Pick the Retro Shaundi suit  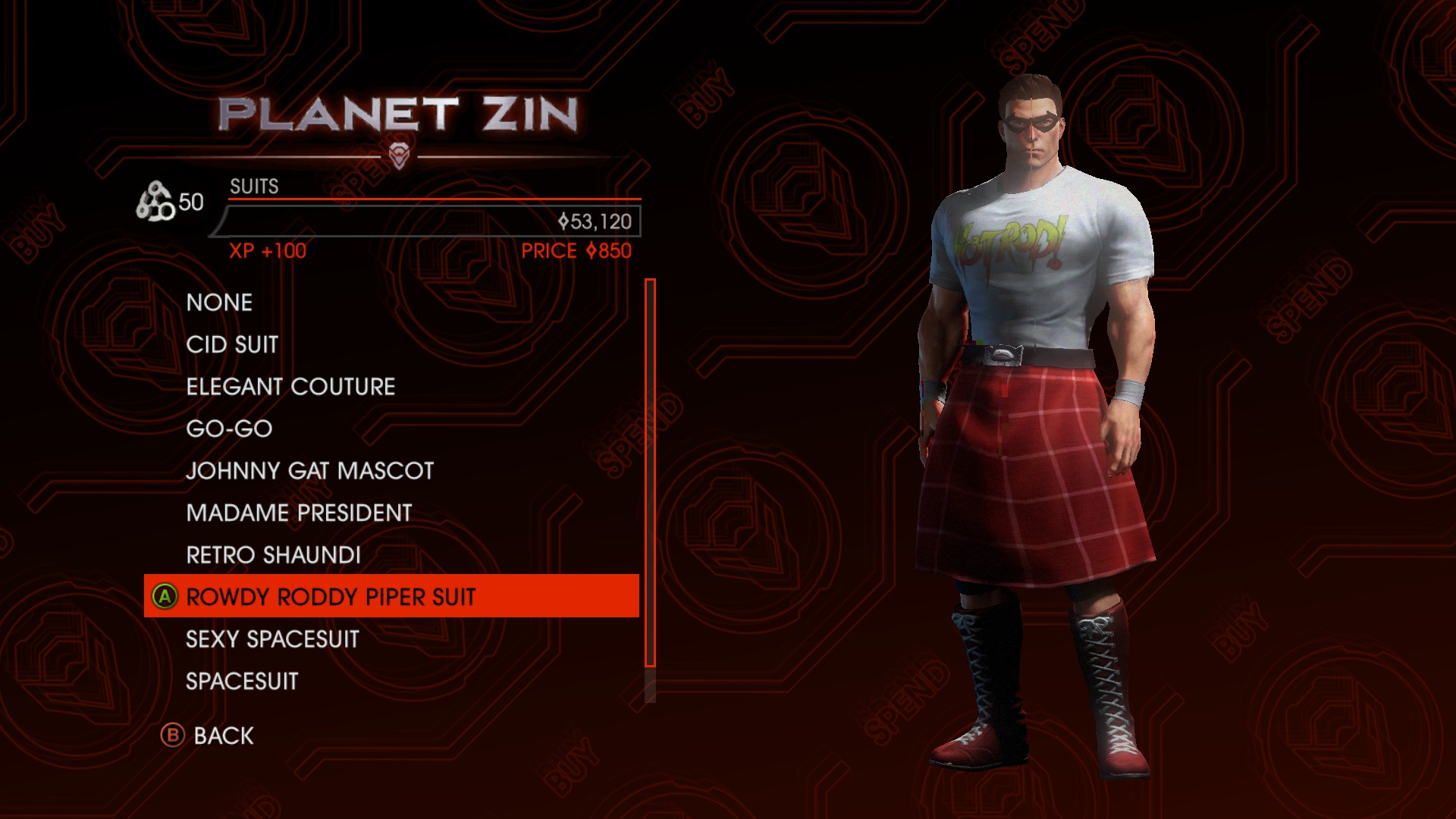(273, 555)
